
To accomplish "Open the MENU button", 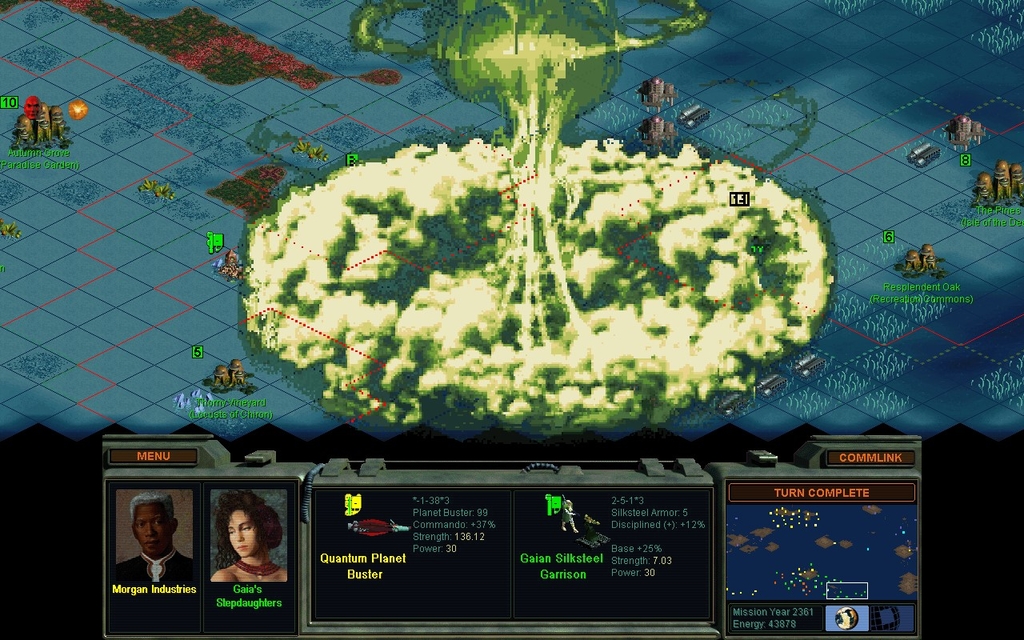I will click(x=153, y=457).
